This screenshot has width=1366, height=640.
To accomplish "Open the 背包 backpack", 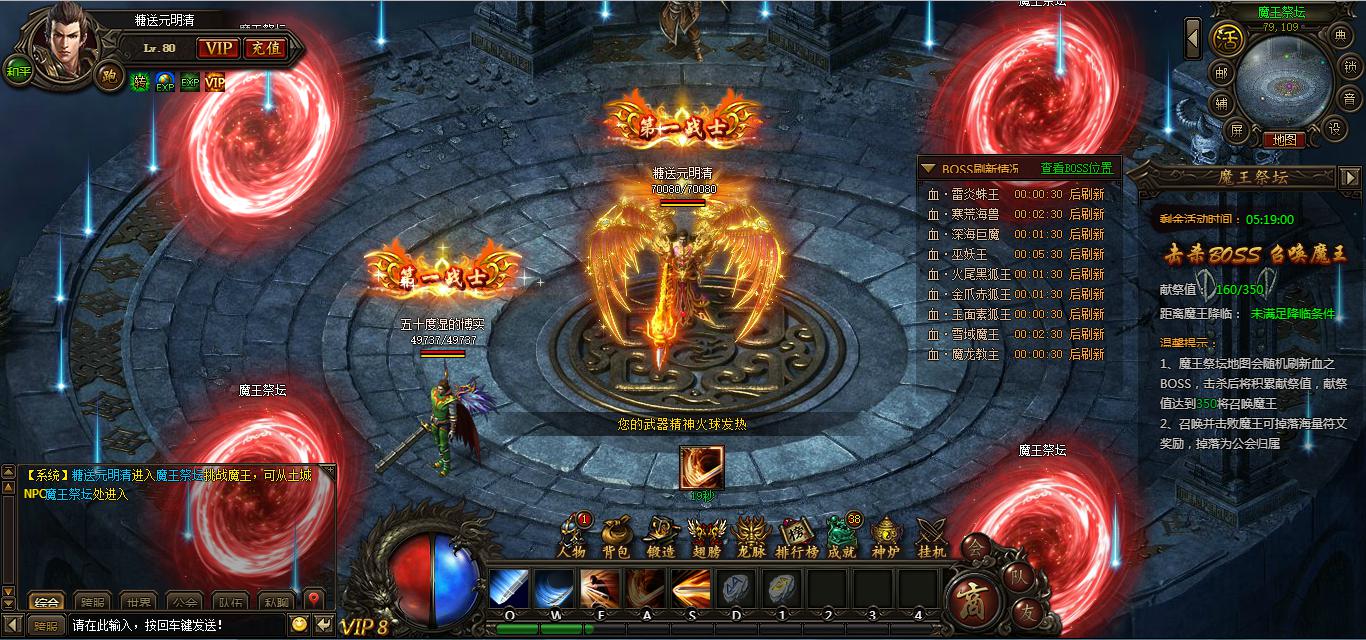I will tap(615, 535).
